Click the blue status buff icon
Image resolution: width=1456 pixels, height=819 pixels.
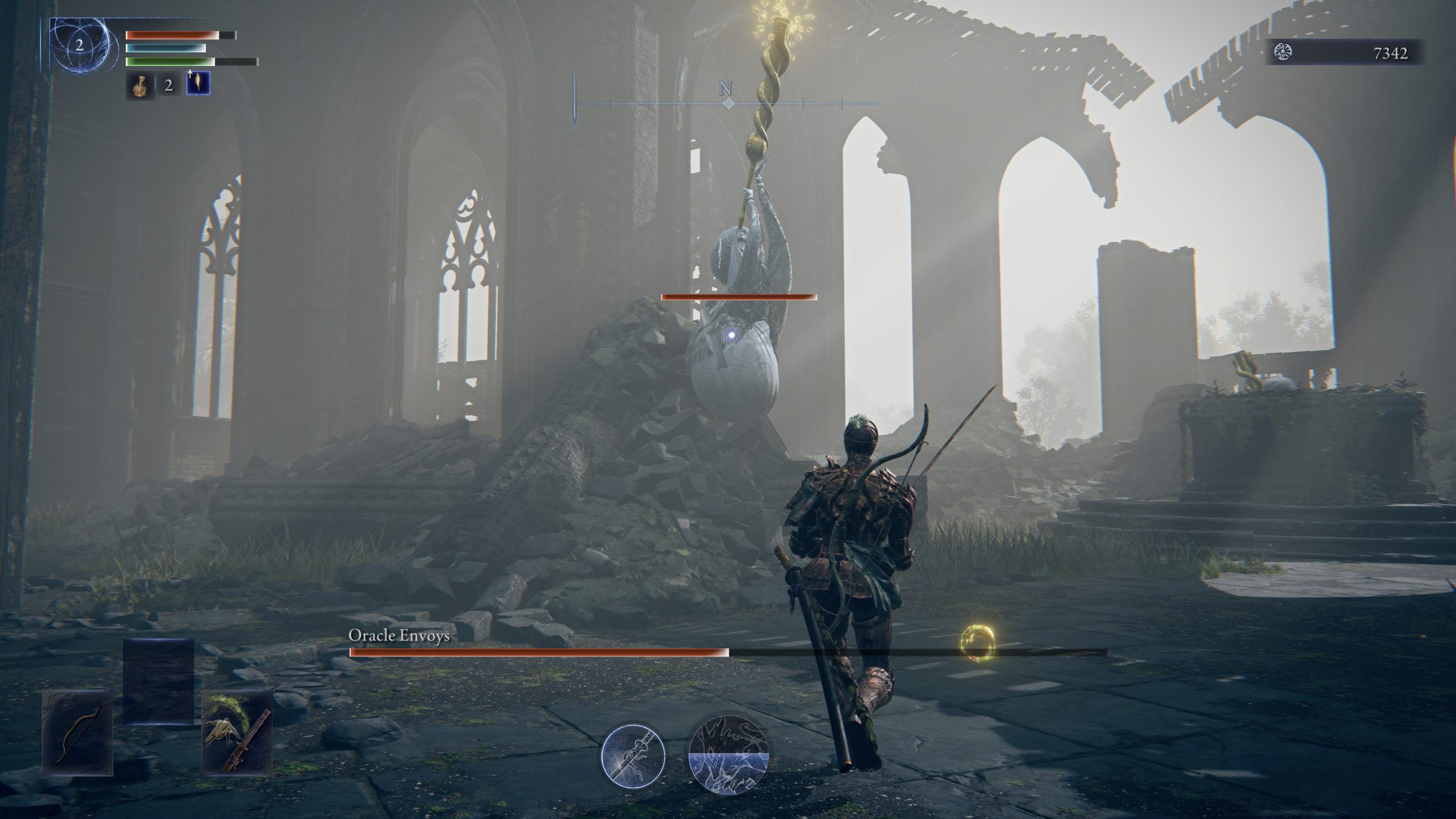[x=198, y=84]
